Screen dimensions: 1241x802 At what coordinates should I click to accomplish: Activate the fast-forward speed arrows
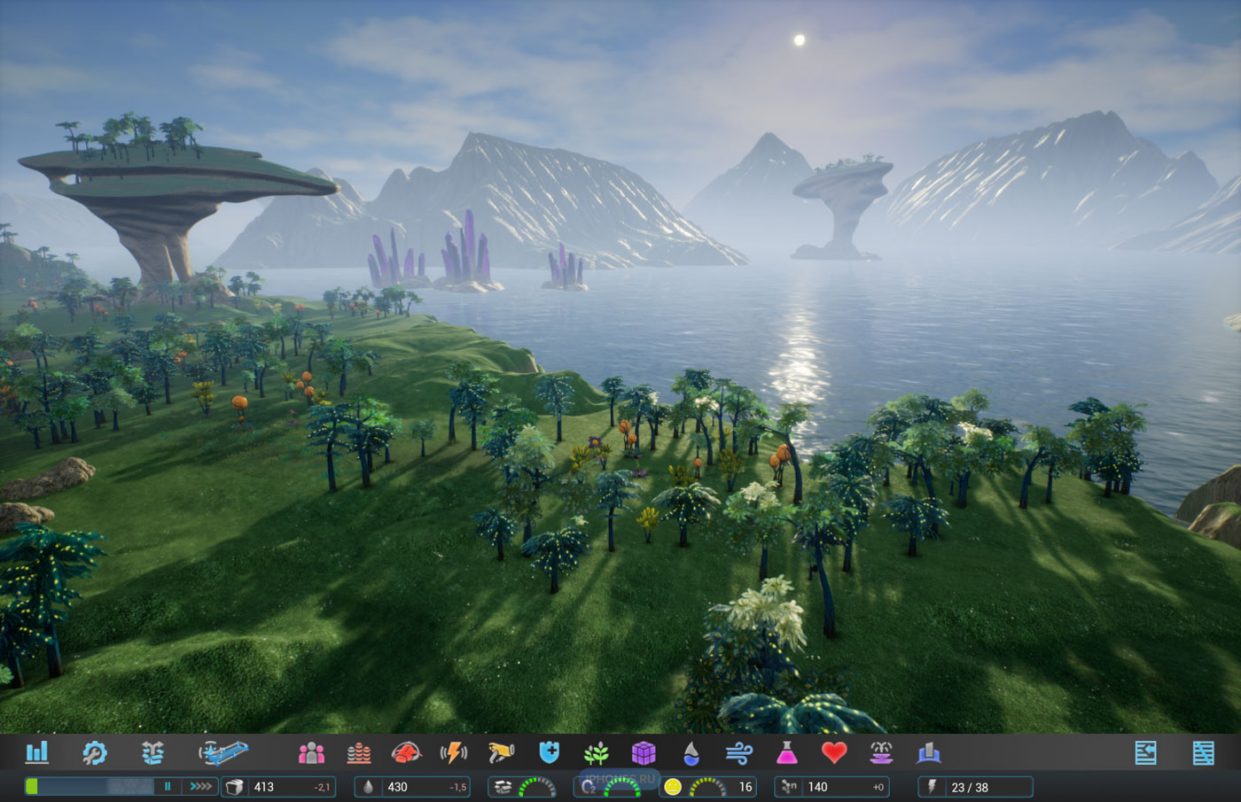point(201,787)
